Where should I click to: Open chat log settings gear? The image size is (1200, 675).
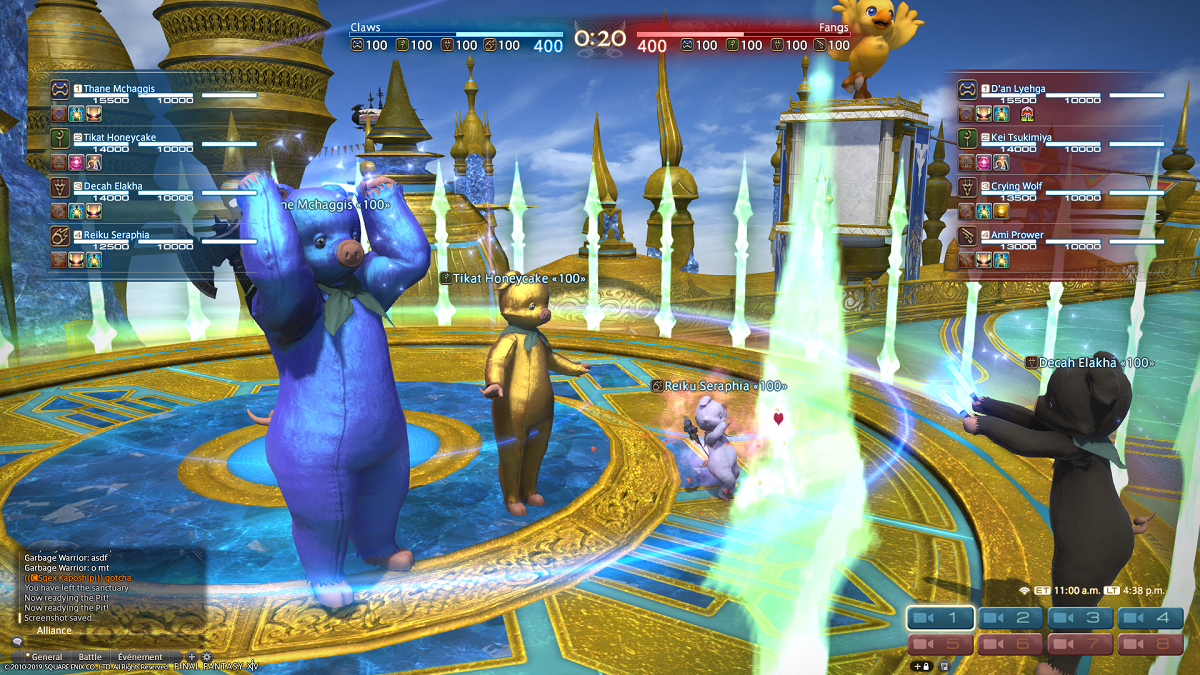pos(207,657)
